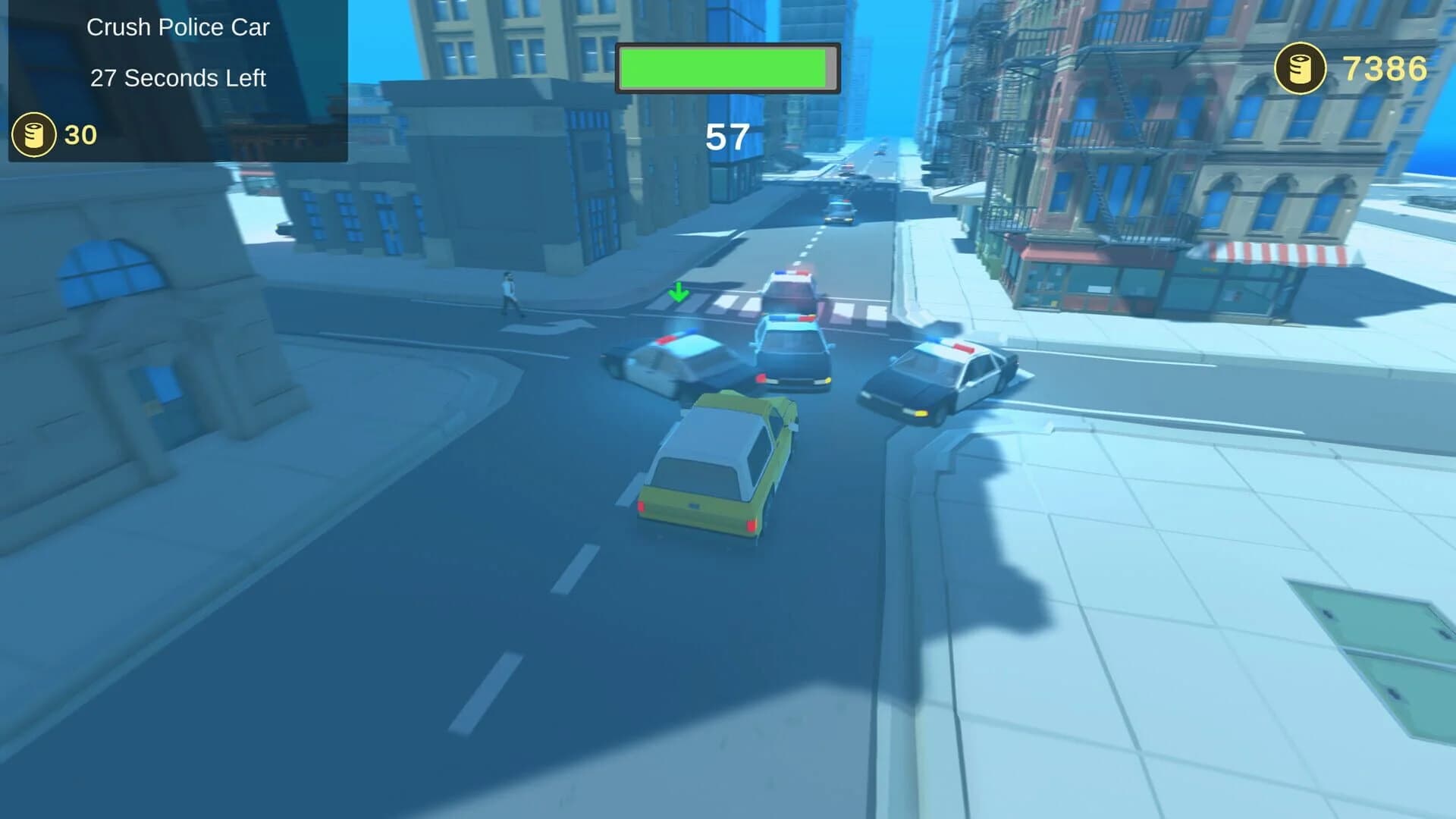This screenshot has width=1456, height=819.
Task: Click the coin icon near the 7386 total
Action: [x=1299, y=68]
